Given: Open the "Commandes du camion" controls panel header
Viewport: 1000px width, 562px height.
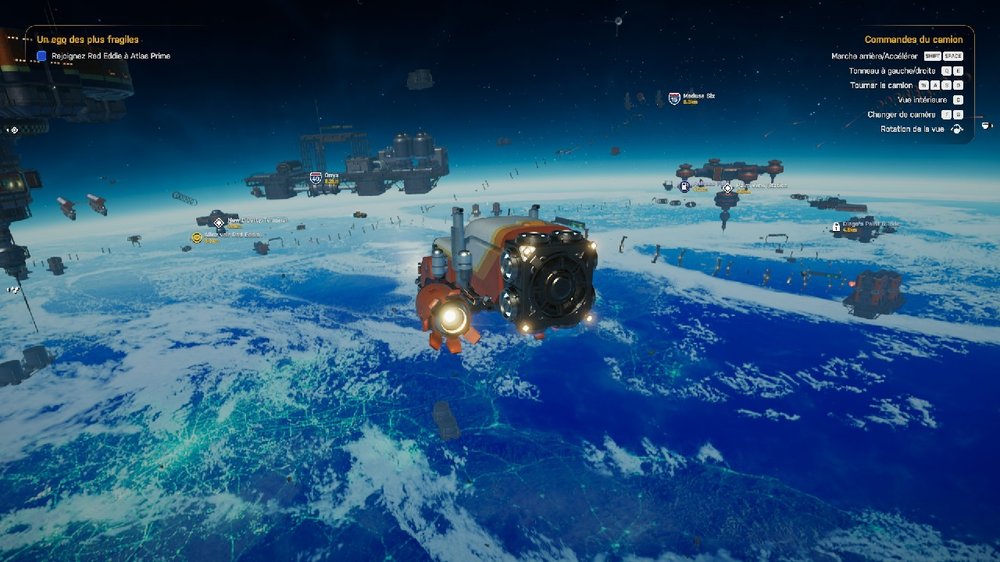Looking at the screenshot, I should [913, 40].
